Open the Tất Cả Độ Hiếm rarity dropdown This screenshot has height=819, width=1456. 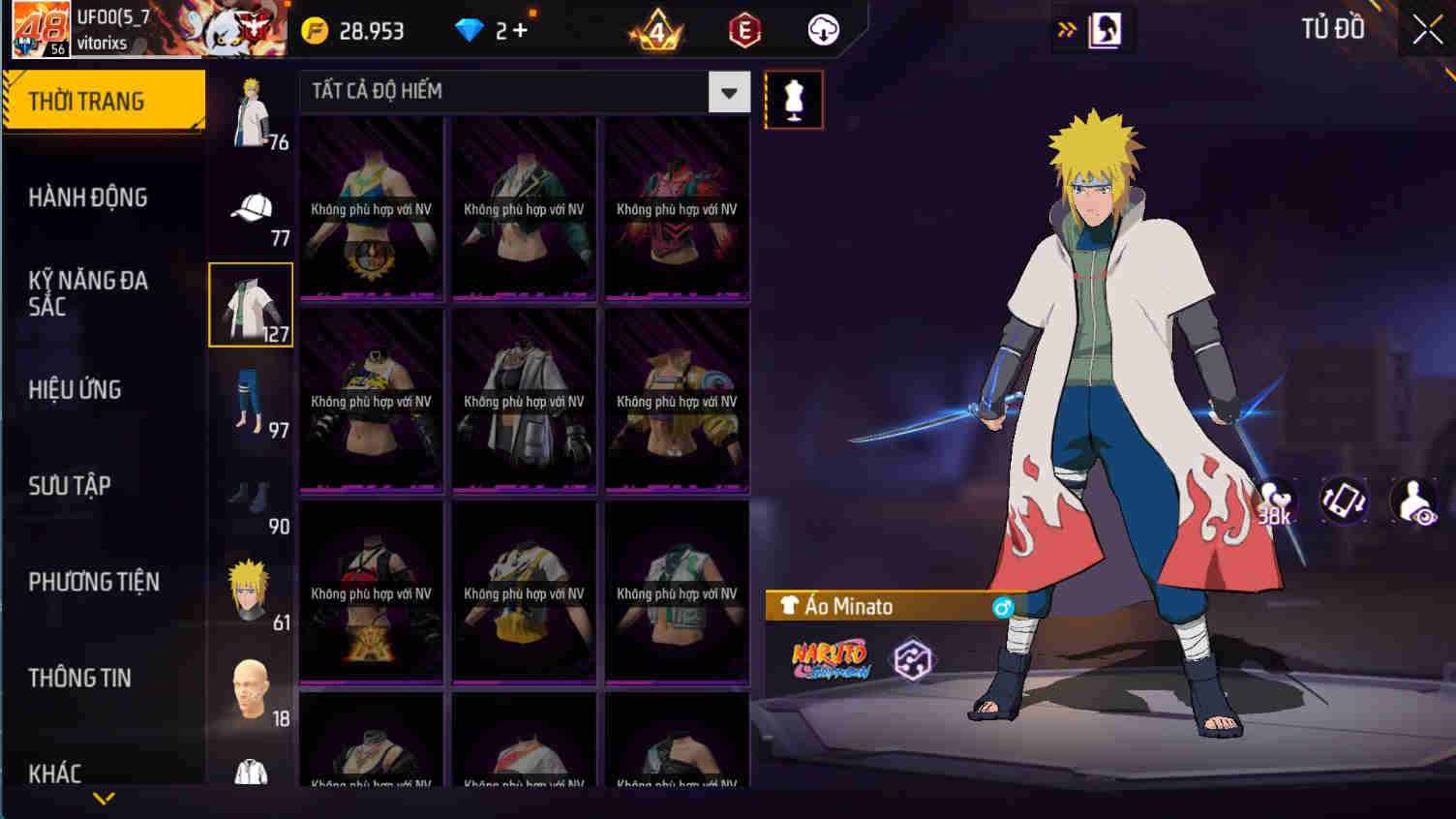point(729,91)
